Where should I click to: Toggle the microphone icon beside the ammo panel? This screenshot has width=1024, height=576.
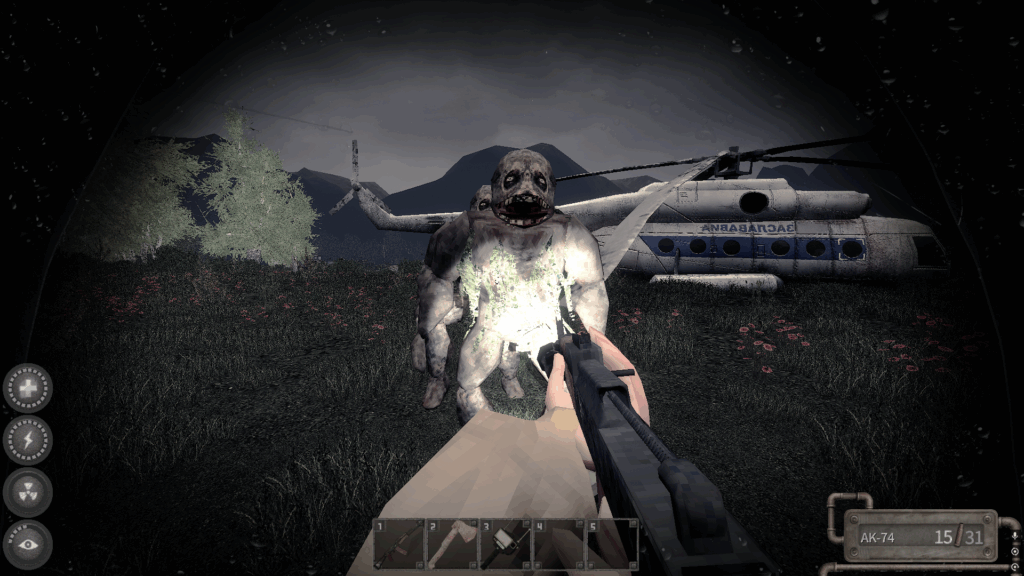1015,537
